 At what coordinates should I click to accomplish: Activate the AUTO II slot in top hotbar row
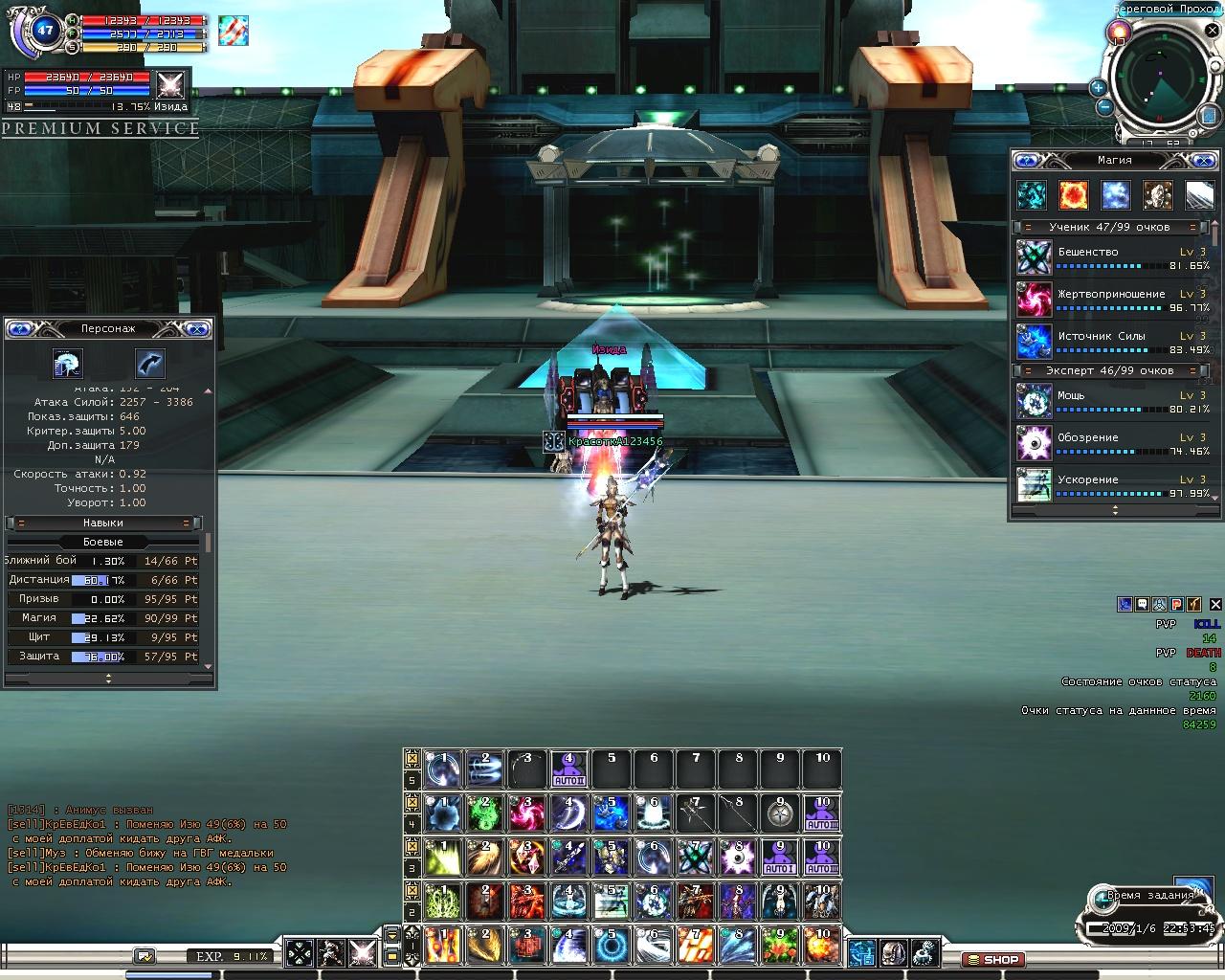[568, 769]
